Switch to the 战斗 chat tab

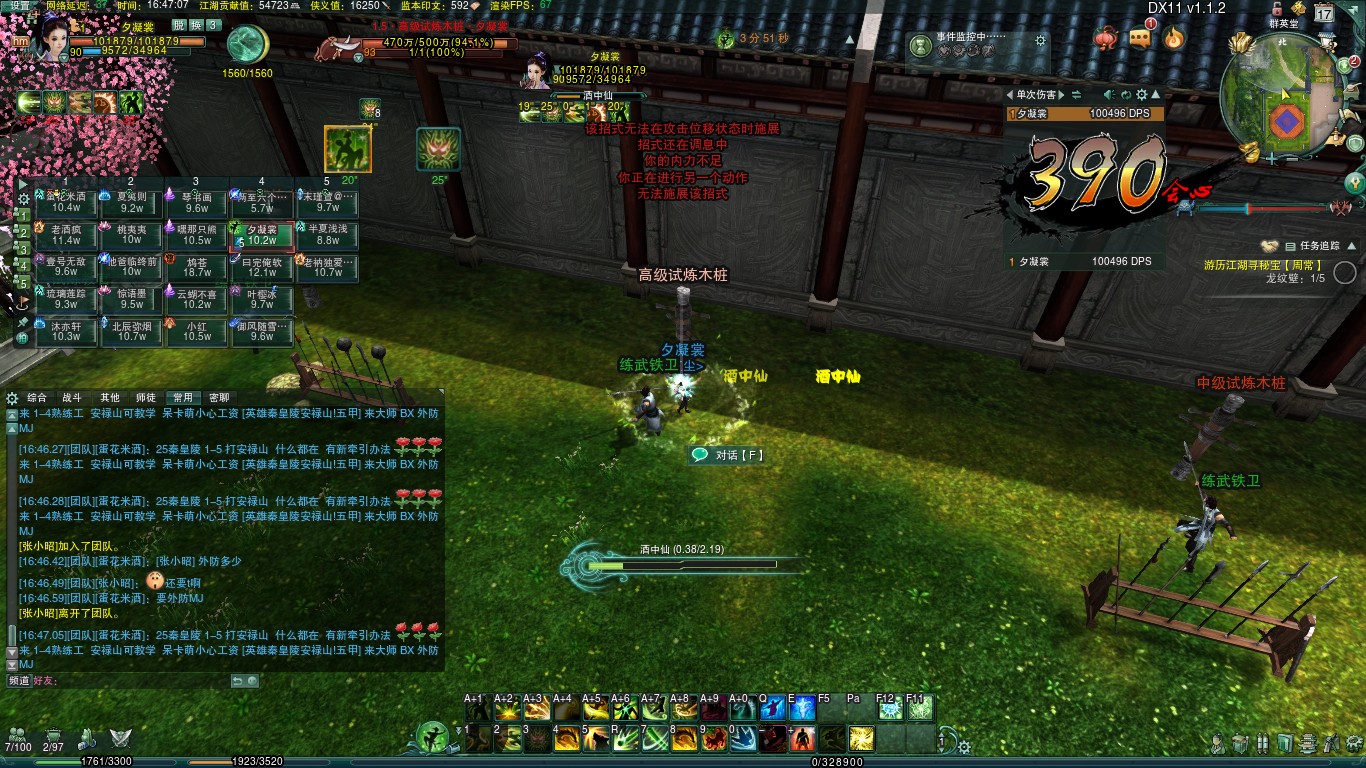point(72,397)
